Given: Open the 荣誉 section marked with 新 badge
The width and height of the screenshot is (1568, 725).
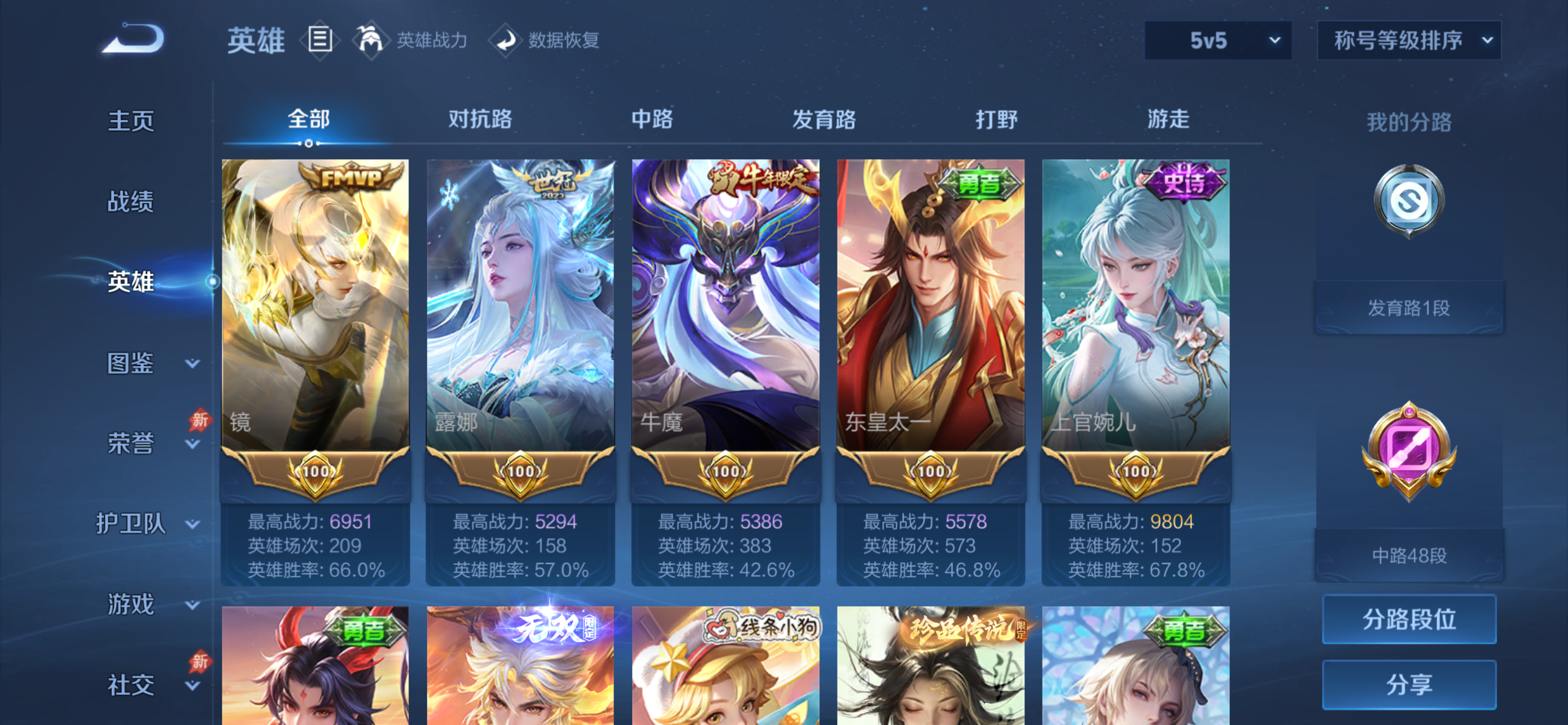Looking at the screenshot, I should click(x=130, y=445).
